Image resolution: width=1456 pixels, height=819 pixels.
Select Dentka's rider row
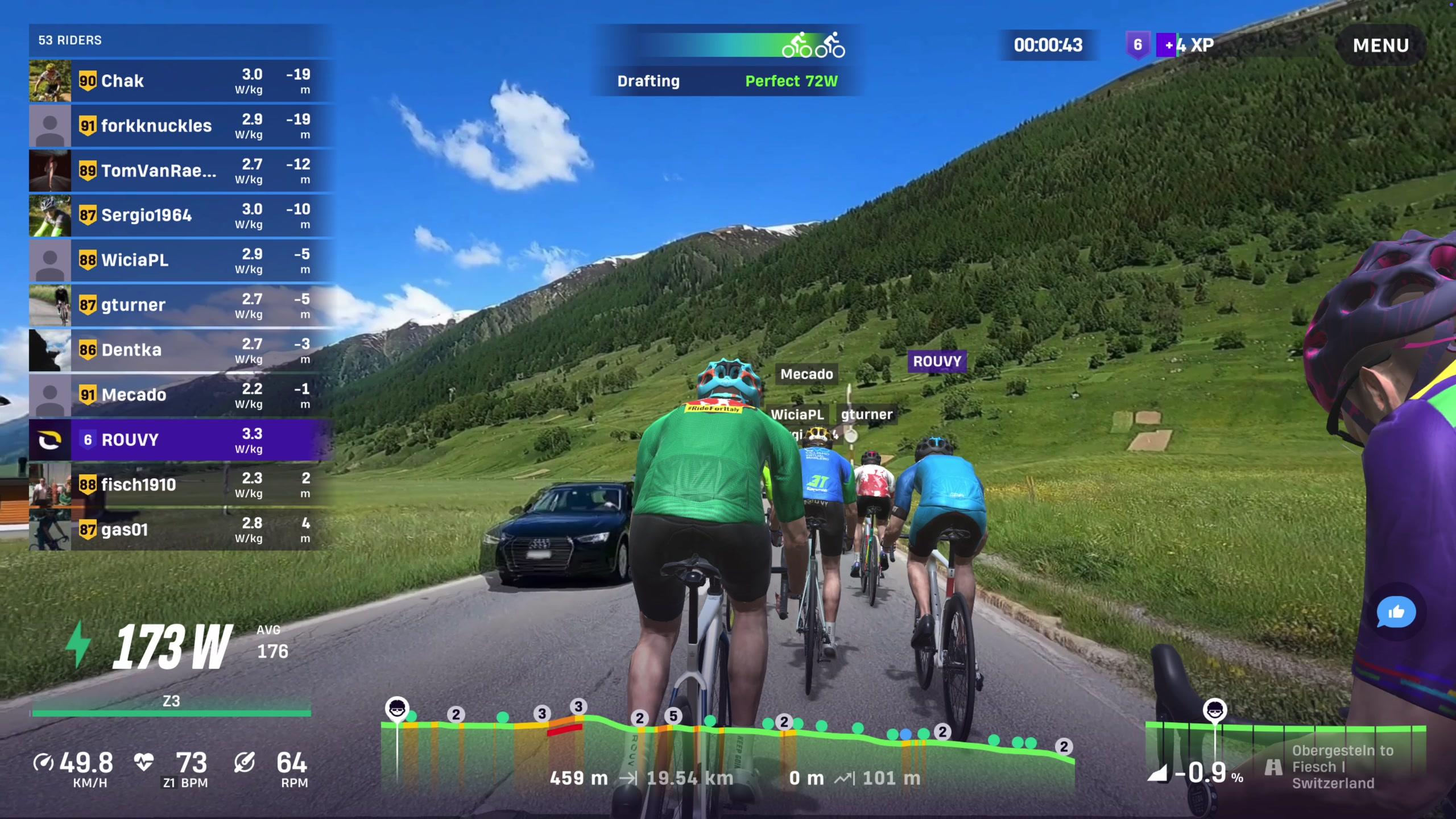click(181, 350)
